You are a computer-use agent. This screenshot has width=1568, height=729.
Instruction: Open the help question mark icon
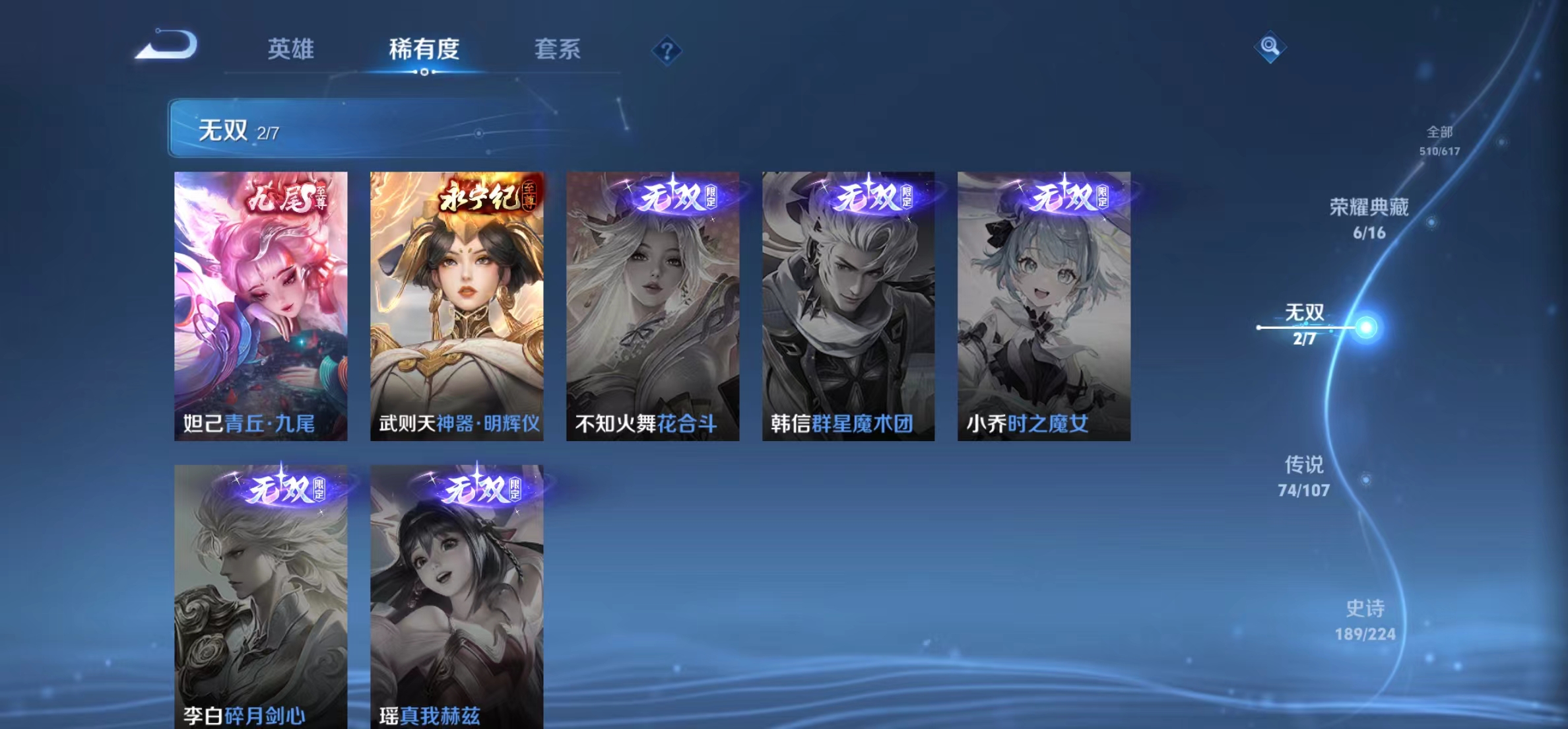[669, 51]
